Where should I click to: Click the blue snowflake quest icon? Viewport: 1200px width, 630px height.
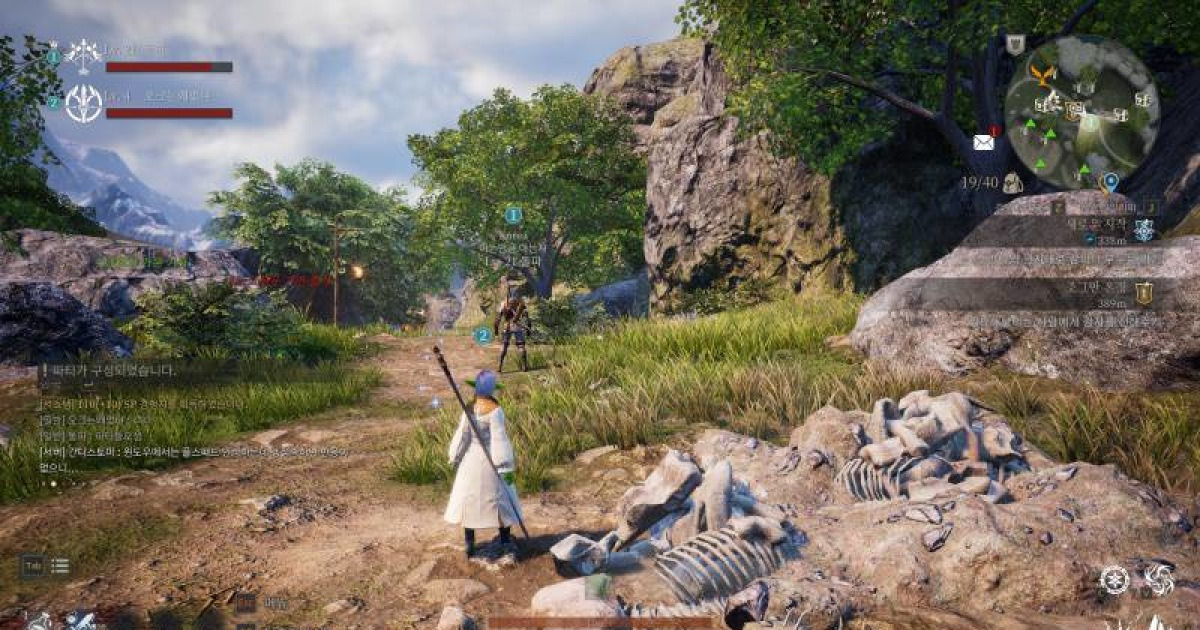1144,230
